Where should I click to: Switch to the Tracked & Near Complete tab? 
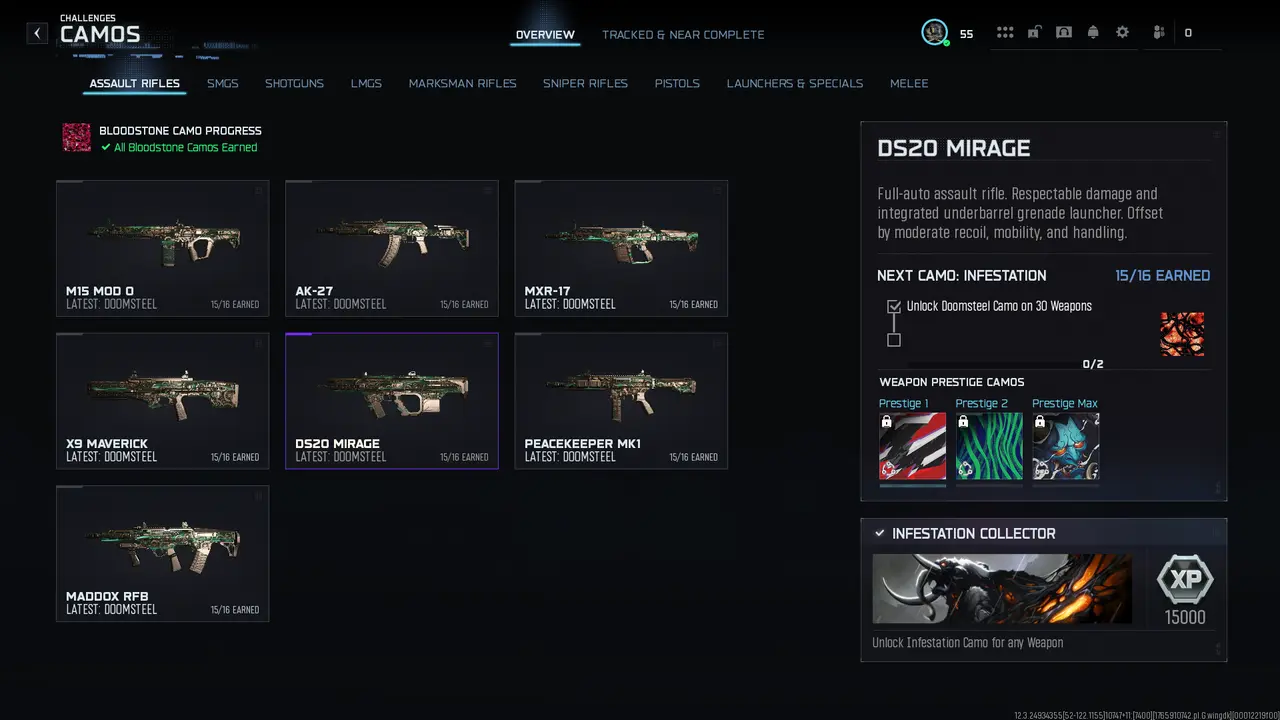pyautogui.click(x=683, y=34)
